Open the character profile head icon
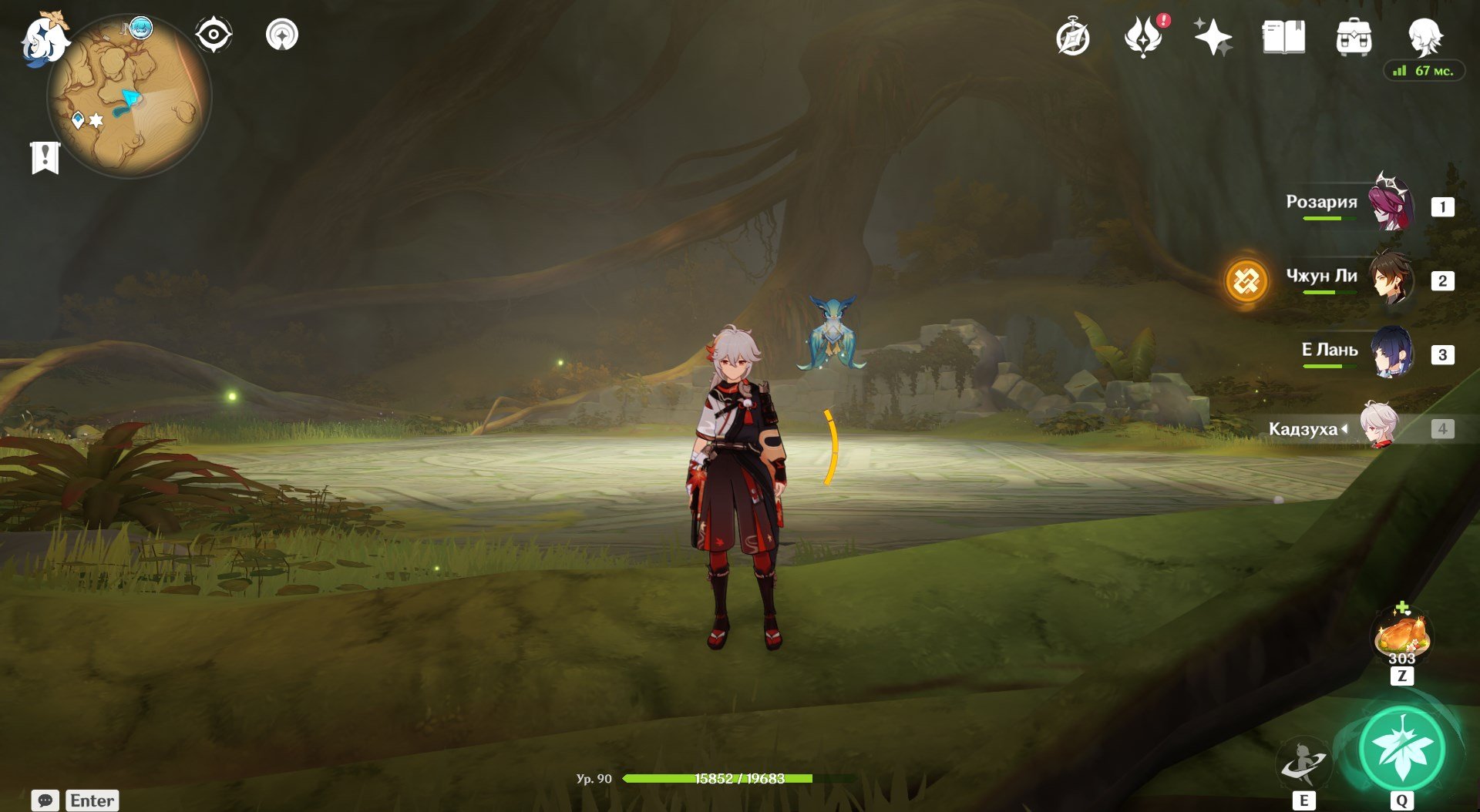 coord(1424,36)
